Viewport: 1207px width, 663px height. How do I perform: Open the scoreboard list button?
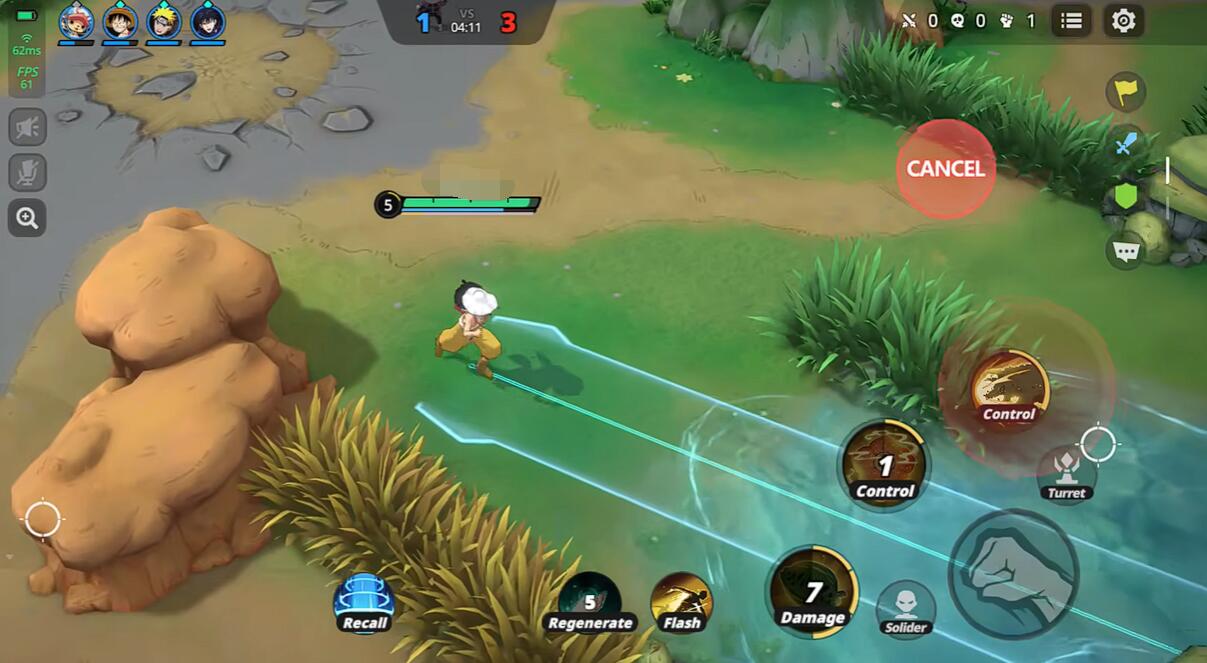tap(1071, 21)
